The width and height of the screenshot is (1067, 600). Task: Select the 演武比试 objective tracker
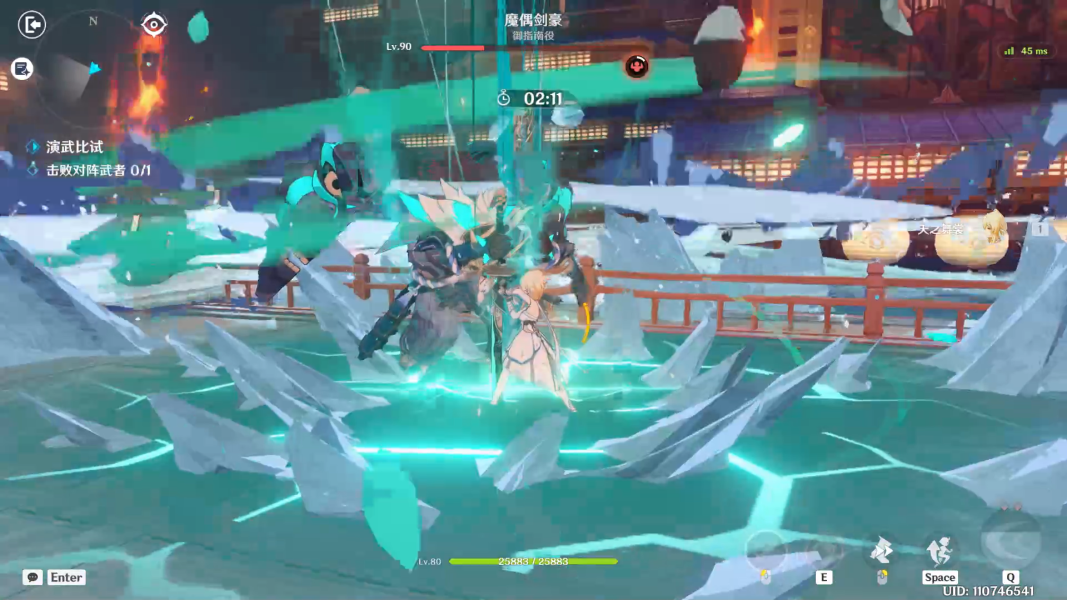pos(74,146)
